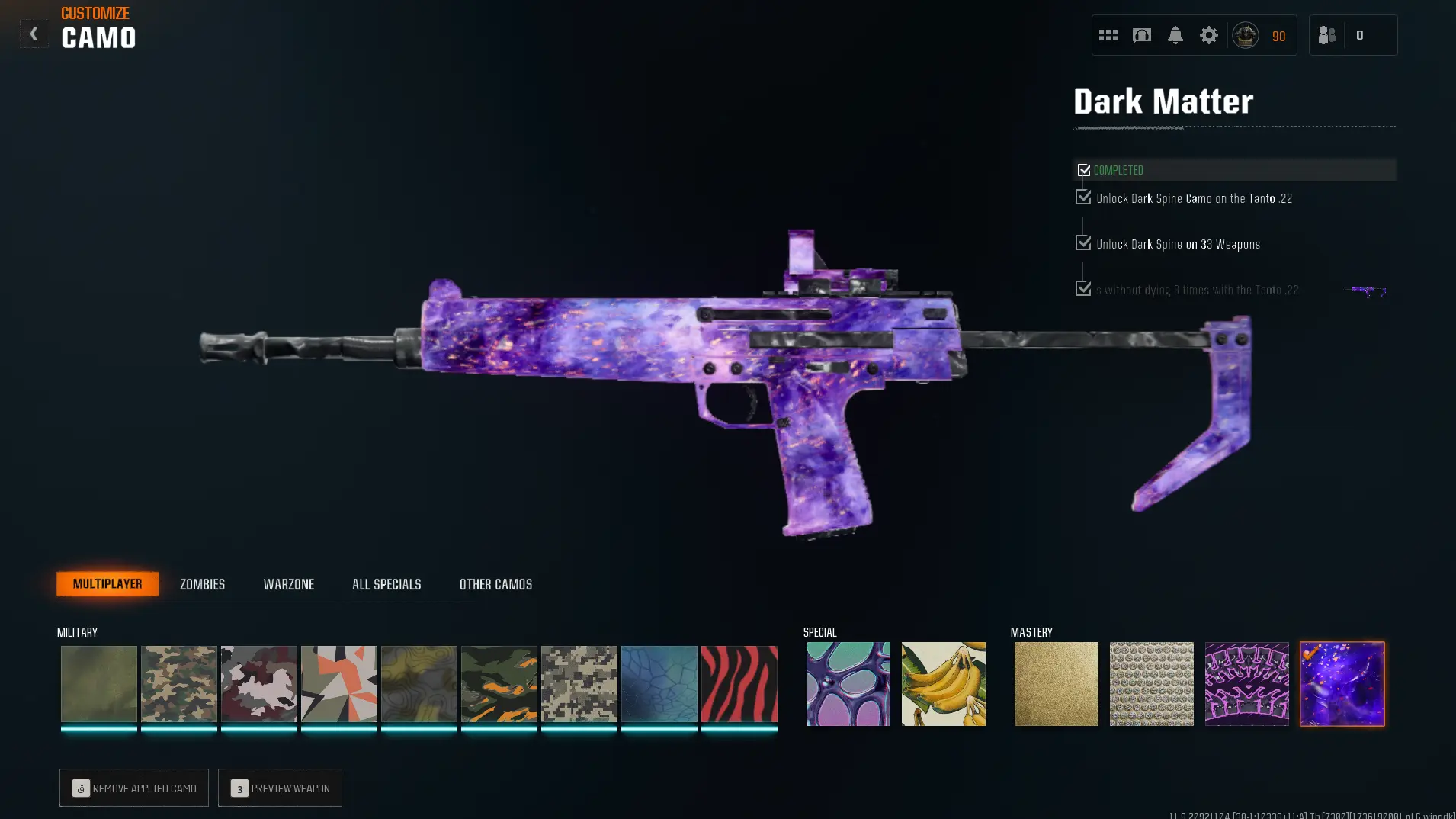Switch to the Zombies camo tab
Viewport: 1456px width, 819px height.
202,584
